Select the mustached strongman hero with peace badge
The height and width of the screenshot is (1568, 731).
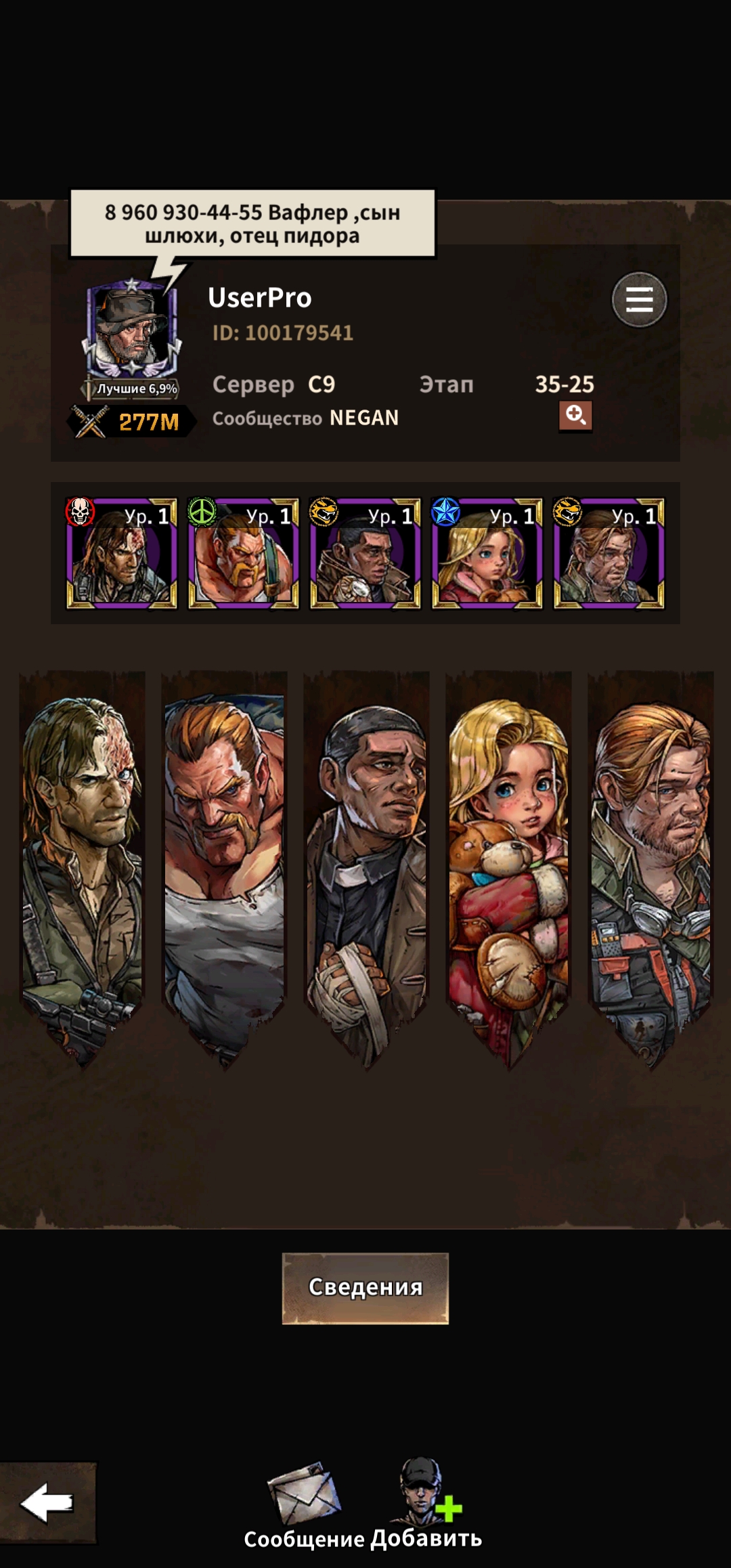point(244,554)
